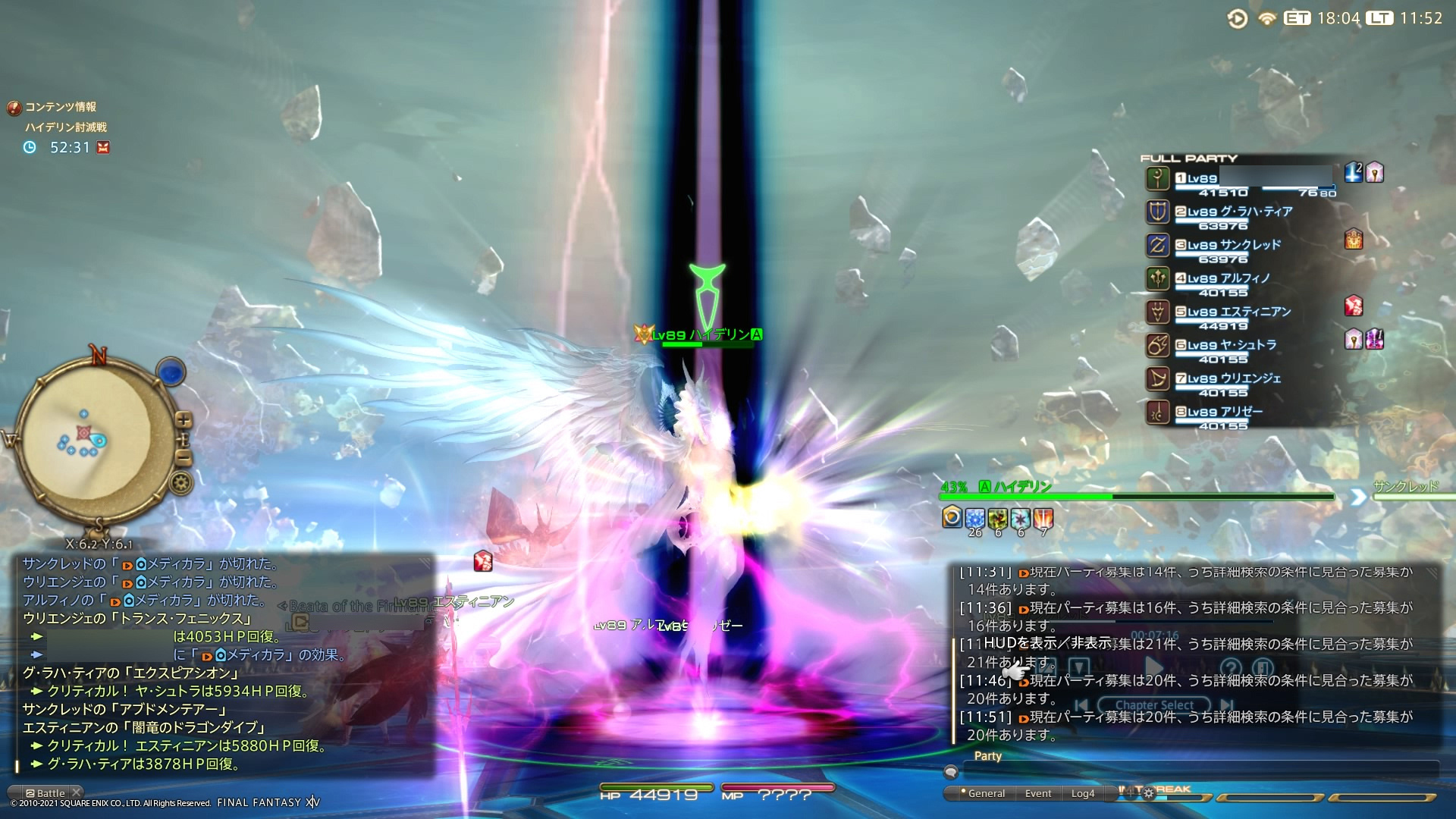Viewport: 1456px width, 819px height.
Task: Click the circular minimap
Action: point(91,440)
